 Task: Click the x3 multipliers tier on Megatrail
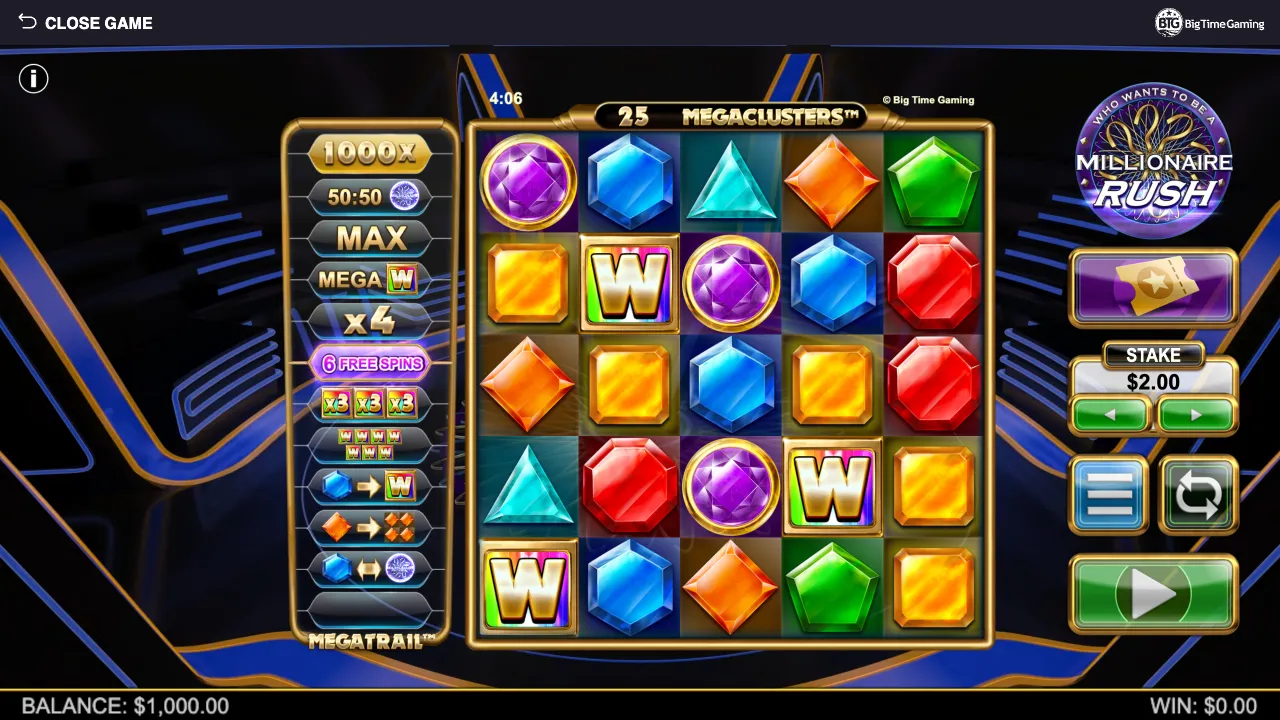click(x=371, y=404)
